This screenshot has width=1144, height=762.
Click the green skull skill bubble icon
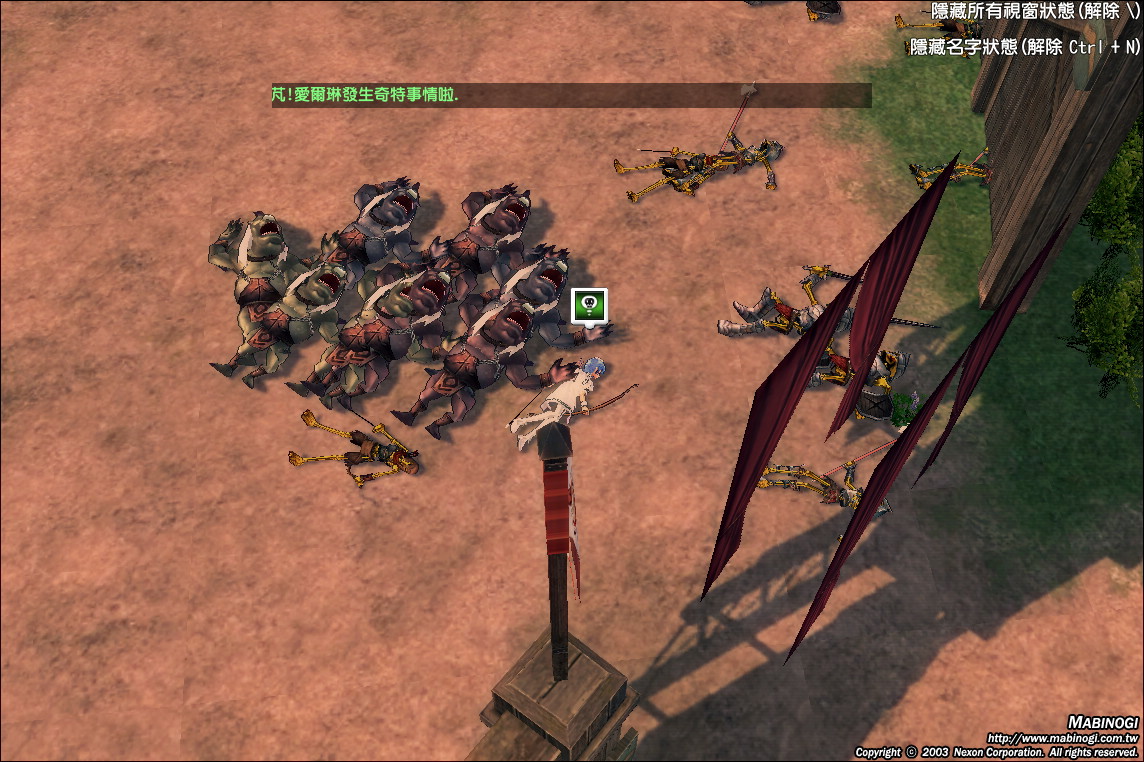tap(589, 305)
